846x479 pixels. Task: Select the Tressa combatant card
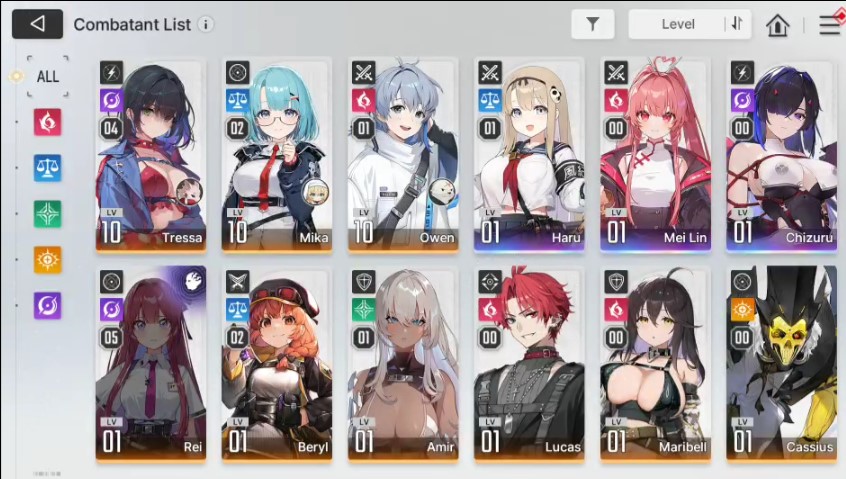coord(151,153)
